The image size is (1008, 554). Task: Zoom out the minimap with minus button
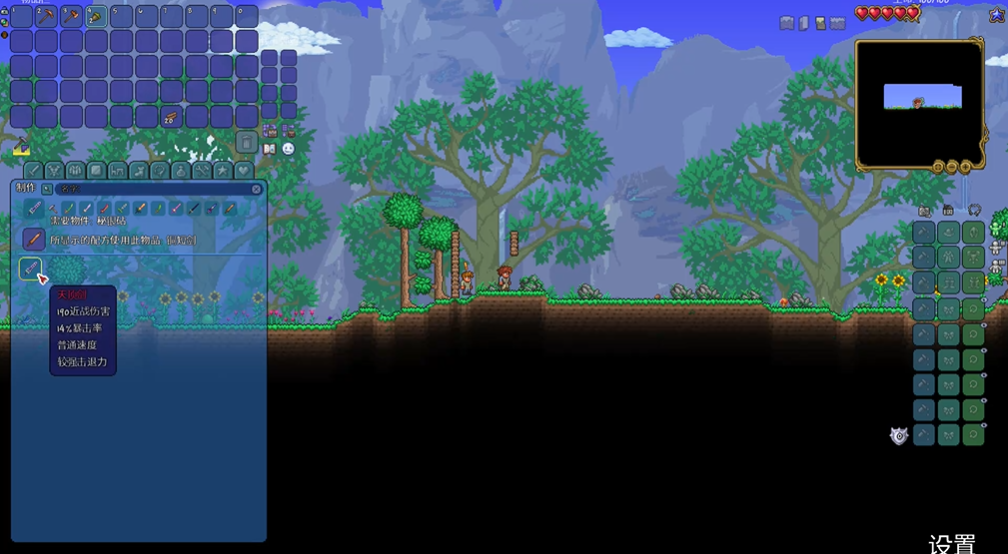[x=952, y=166]
